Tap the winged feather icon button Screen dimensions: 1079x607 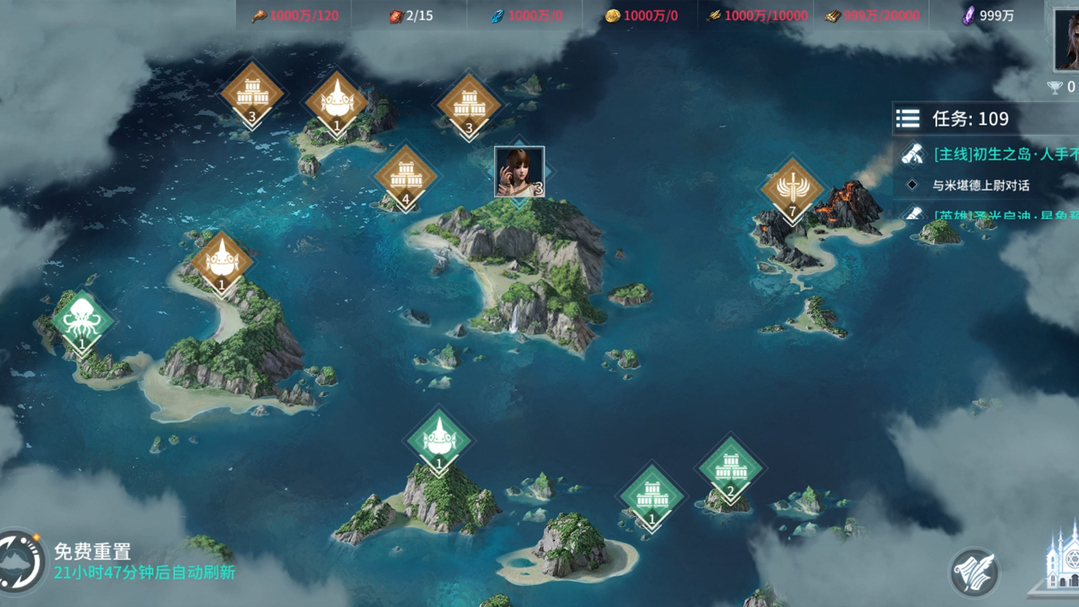(x=973, y=573)
